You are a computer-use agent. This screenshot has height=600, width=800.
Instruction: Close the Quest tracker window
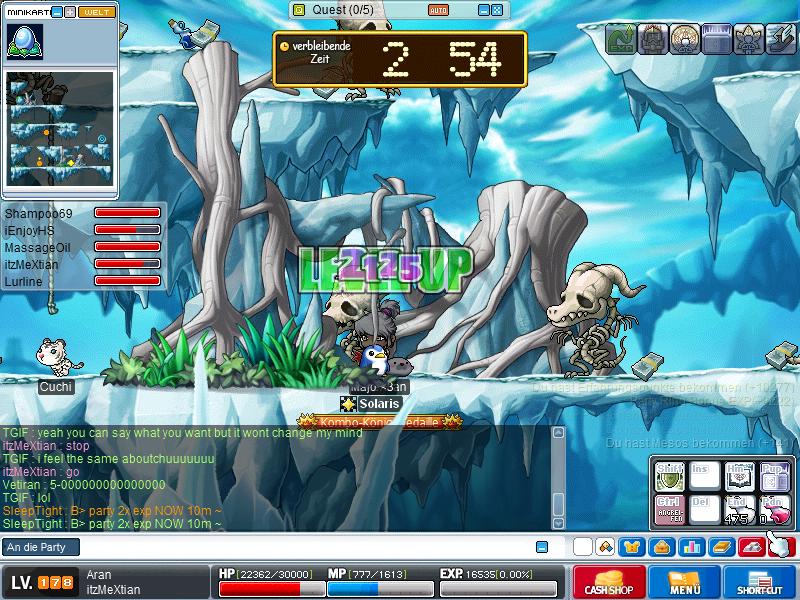497,10
